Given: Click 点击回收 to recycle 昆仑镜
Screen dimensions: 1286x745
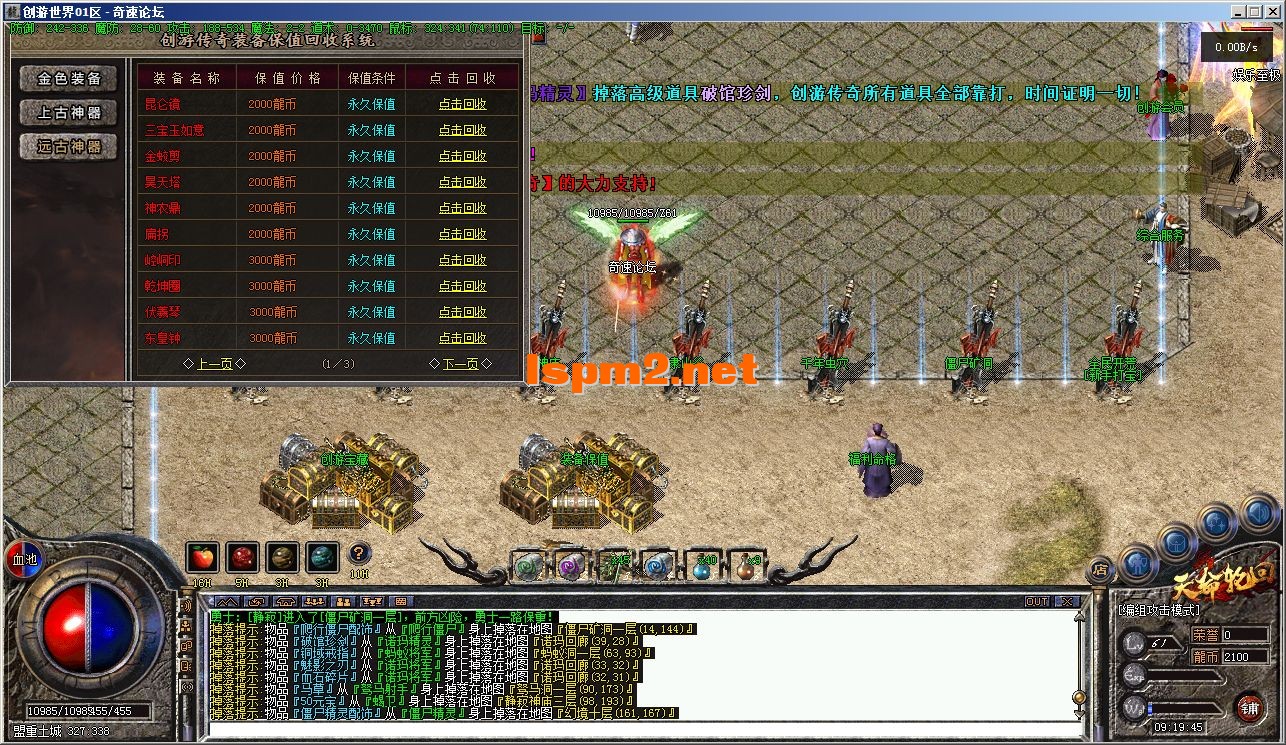Looking at the screenshot, I should click(464, 103).
